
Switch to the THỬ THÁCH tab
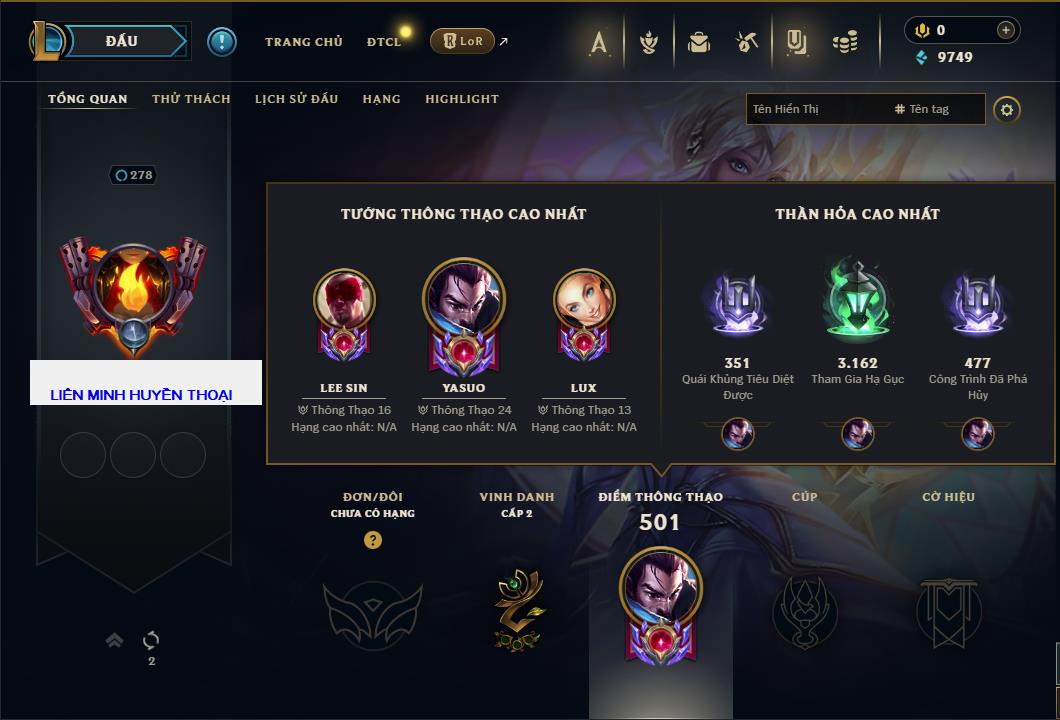click(191, 99)
